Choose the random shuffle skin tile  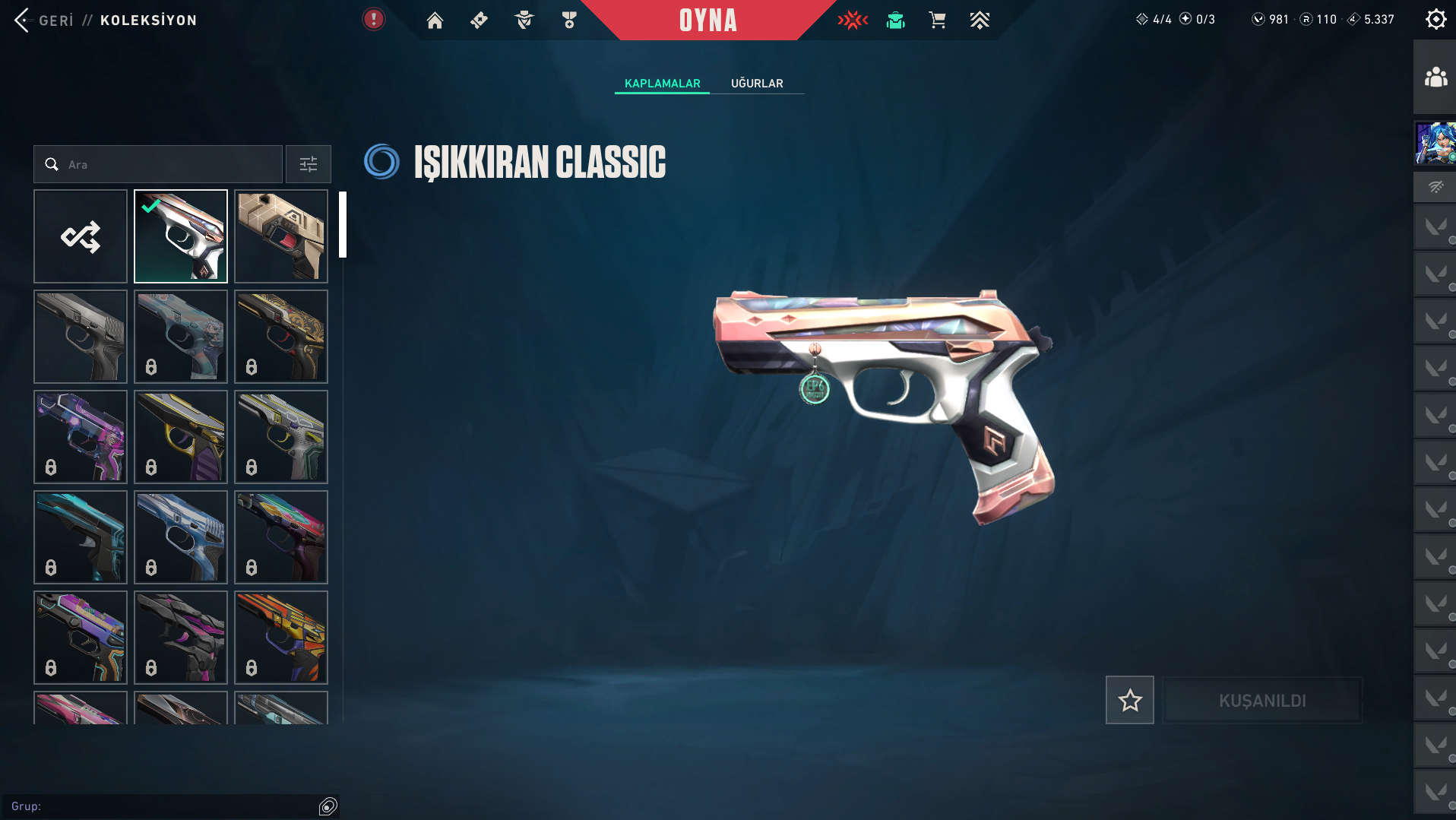click(81, 236)
